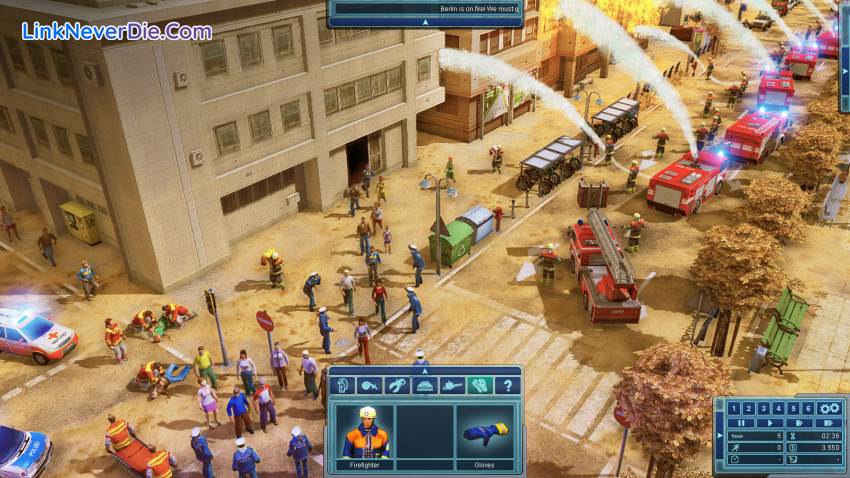Click the Gloves equipment slot
This screenshot has width=850, height=478.
click(x=484, y=432)
